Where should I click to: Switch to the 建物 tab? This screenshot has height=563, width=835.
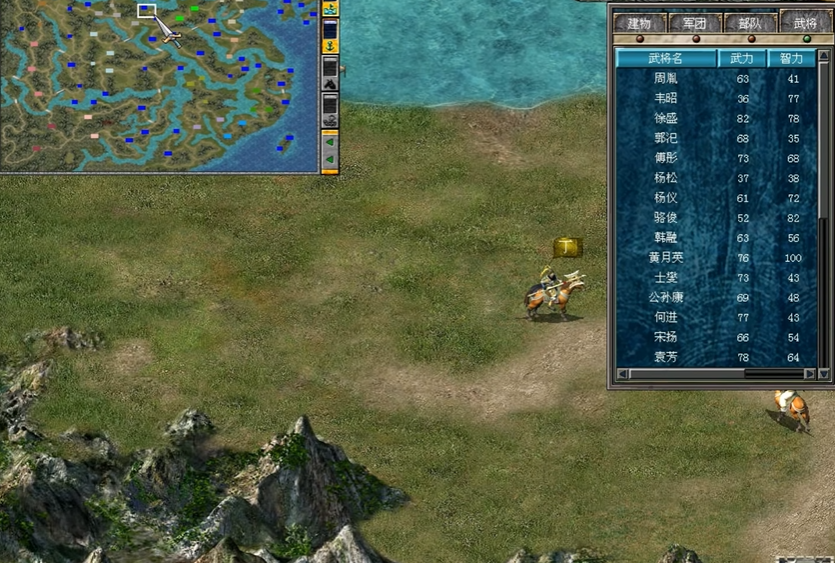pyautogui.click(x=640, y=22)
